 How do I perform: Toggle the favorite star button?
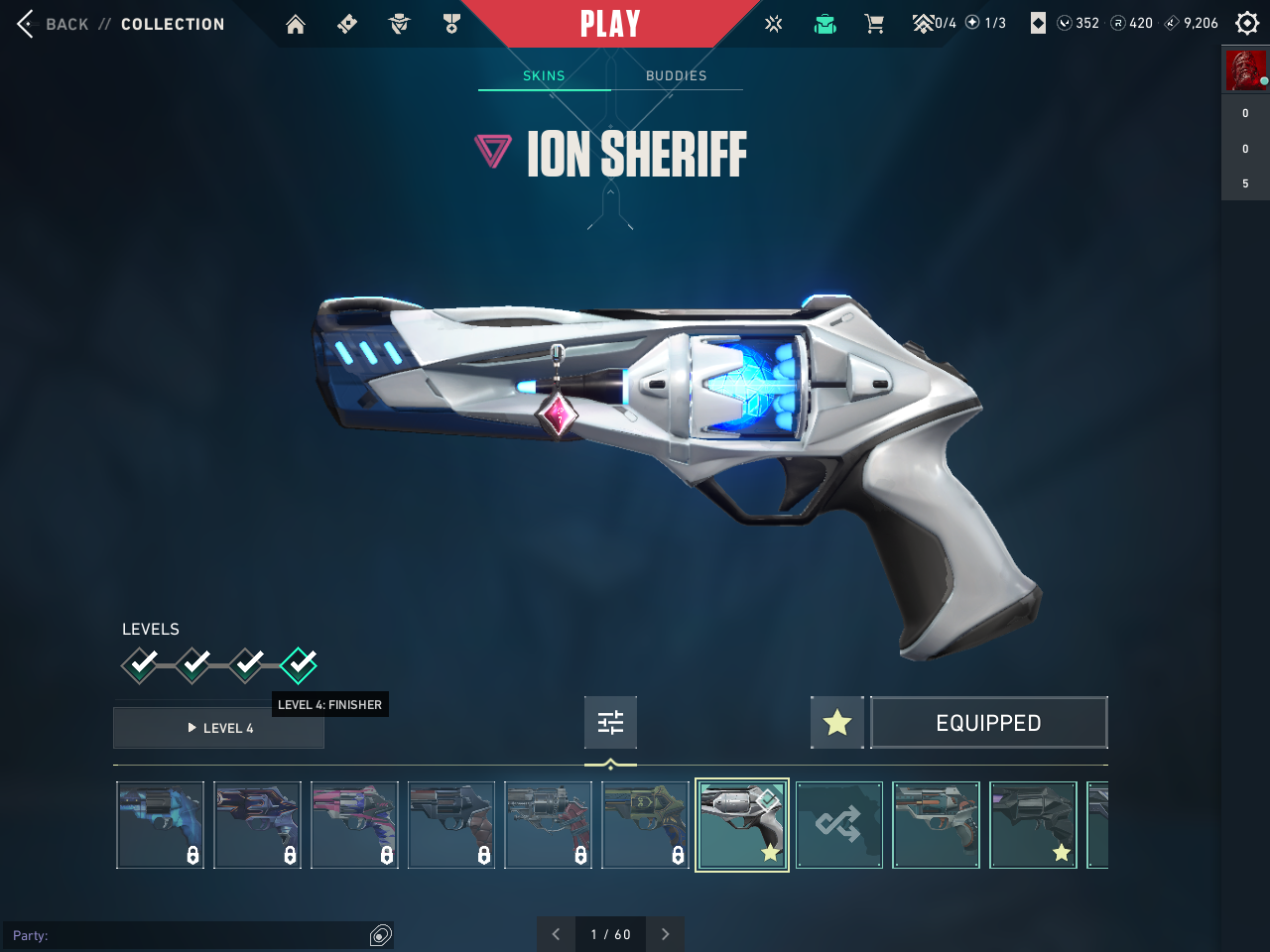837,723
